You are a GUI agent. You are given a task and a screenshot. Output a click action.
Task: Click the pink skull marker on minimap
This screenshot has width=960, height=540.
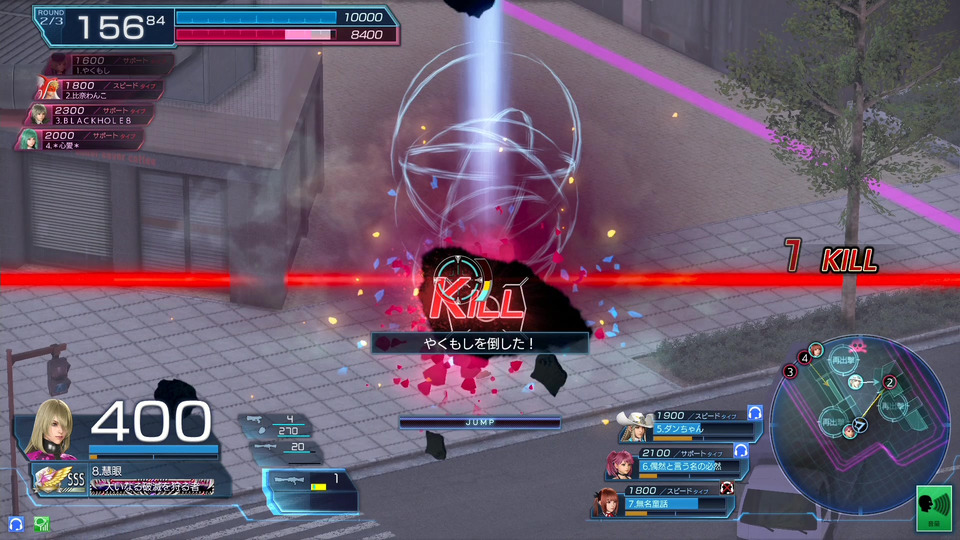pyautogui.click(x=857, y=348)
